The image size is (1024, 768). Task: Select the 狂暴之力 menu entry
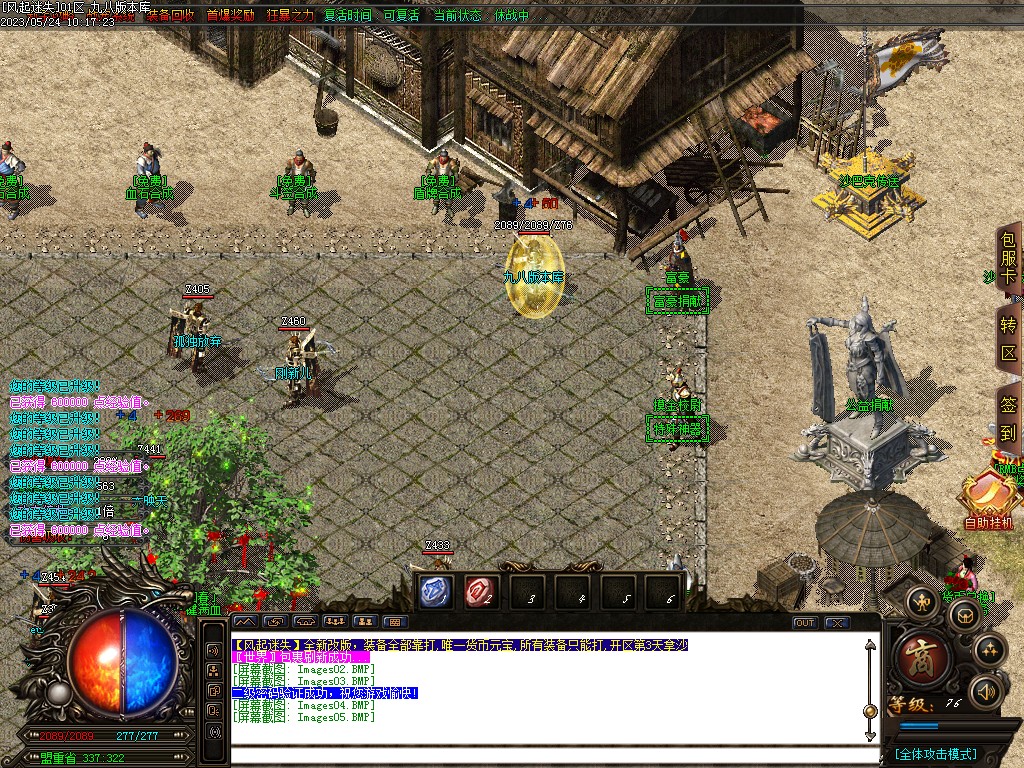click(x=290, y=15)
